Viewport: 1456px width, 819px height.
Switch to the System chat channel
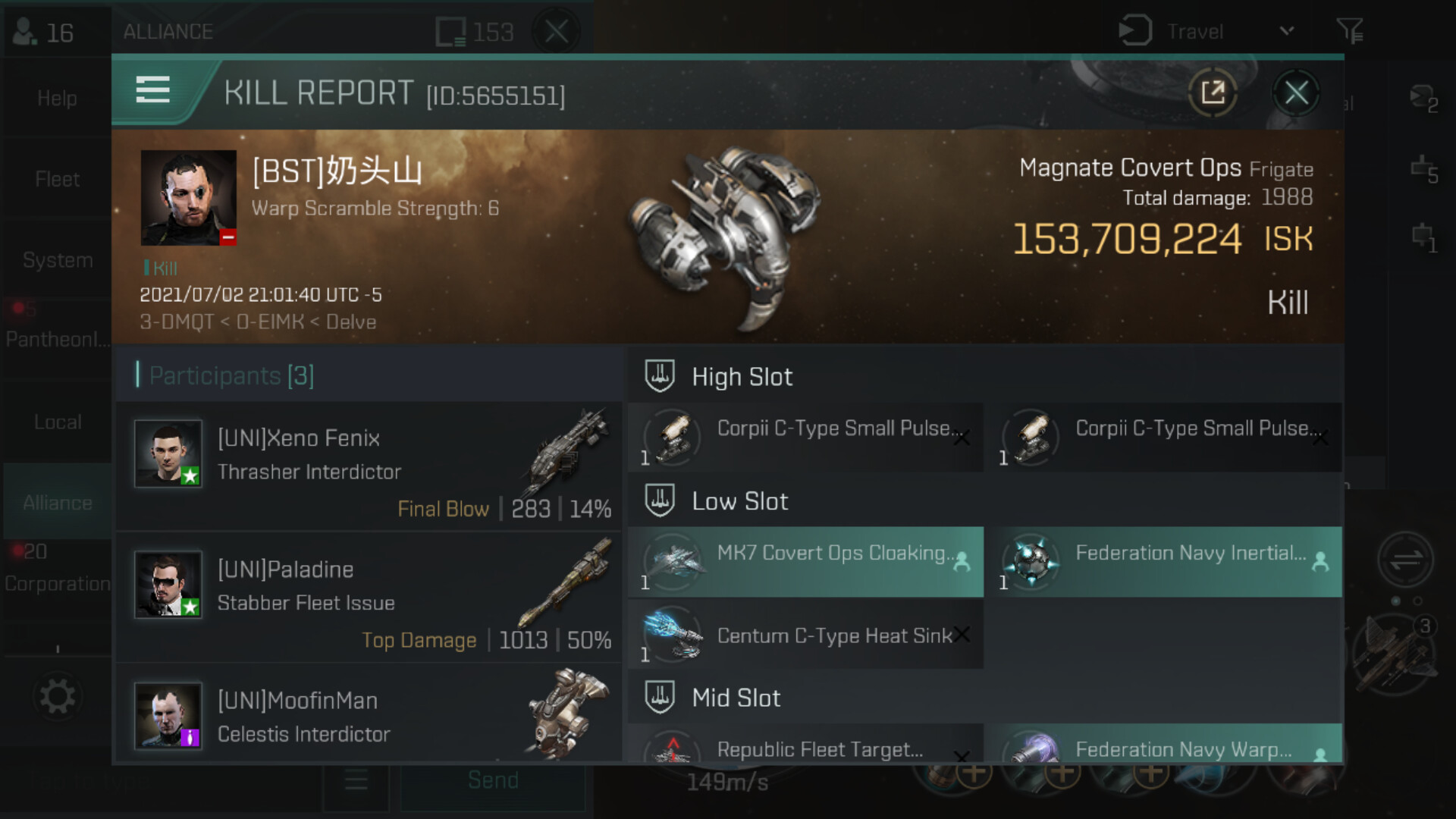58,260
